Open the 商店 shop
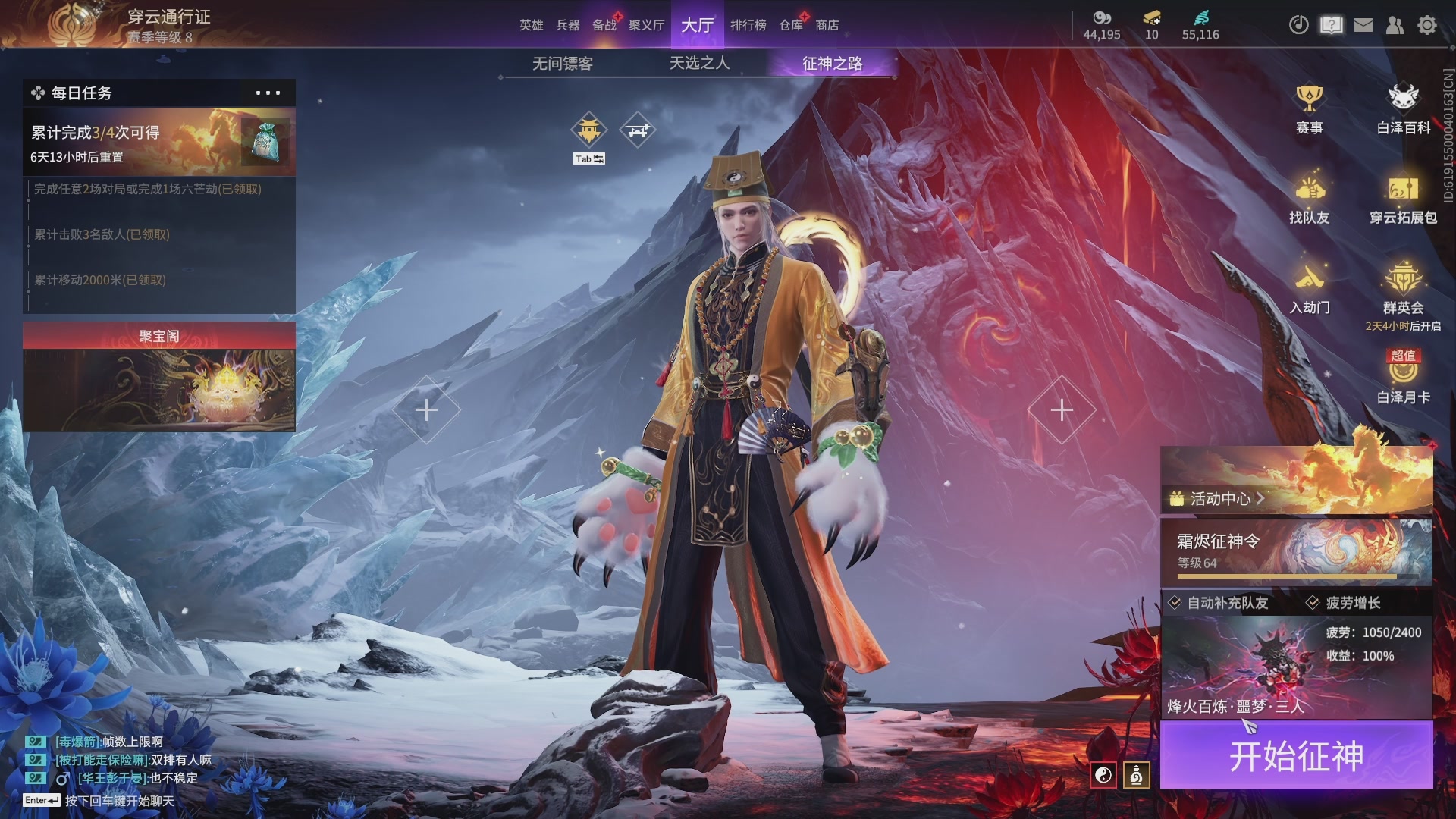This screenshot has height=819, width=1456. (x=827, y=25)
